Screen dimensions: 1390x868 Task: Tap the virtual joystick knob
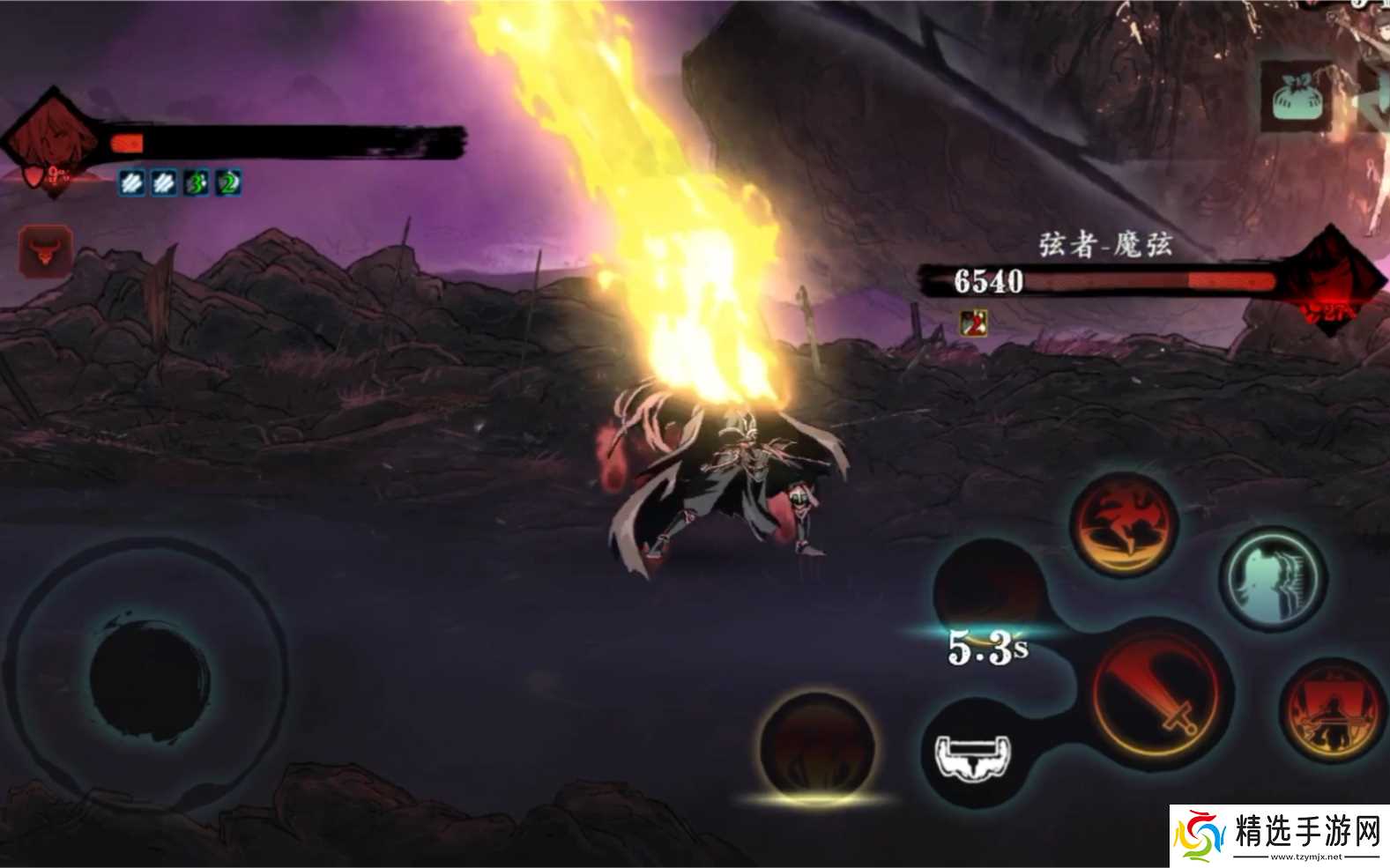point(149,675)
